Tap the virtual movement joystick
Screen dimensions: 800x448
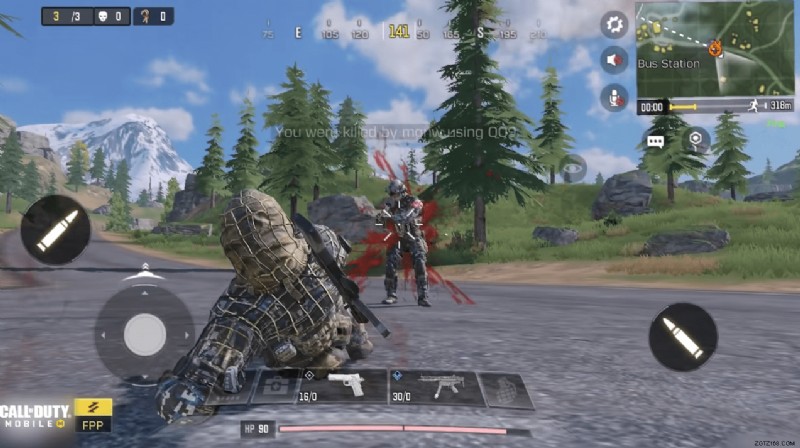[x=145, y=333]
